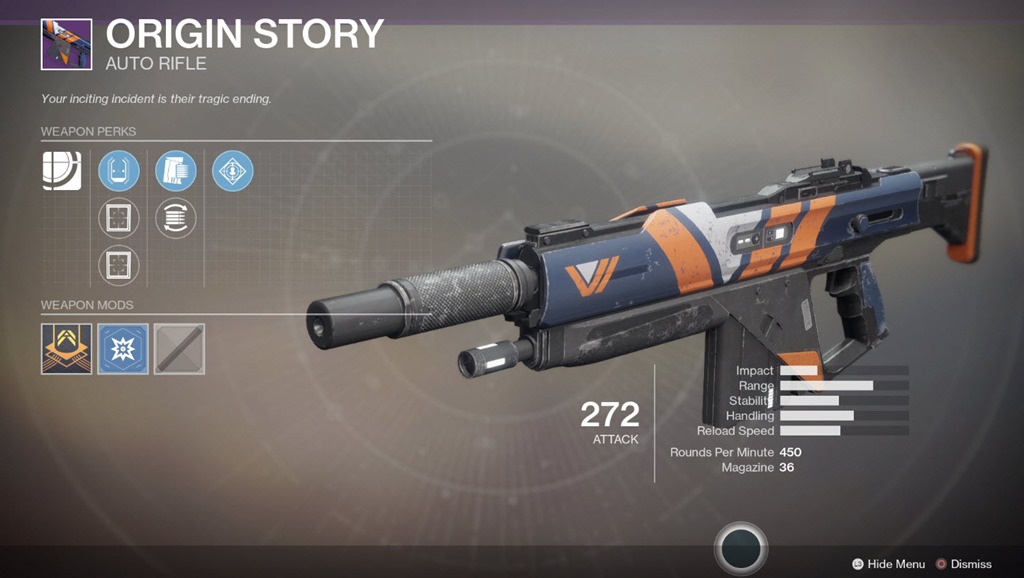Open the gold chevron weapon mod
The image size is (1024, 578).
66,349
